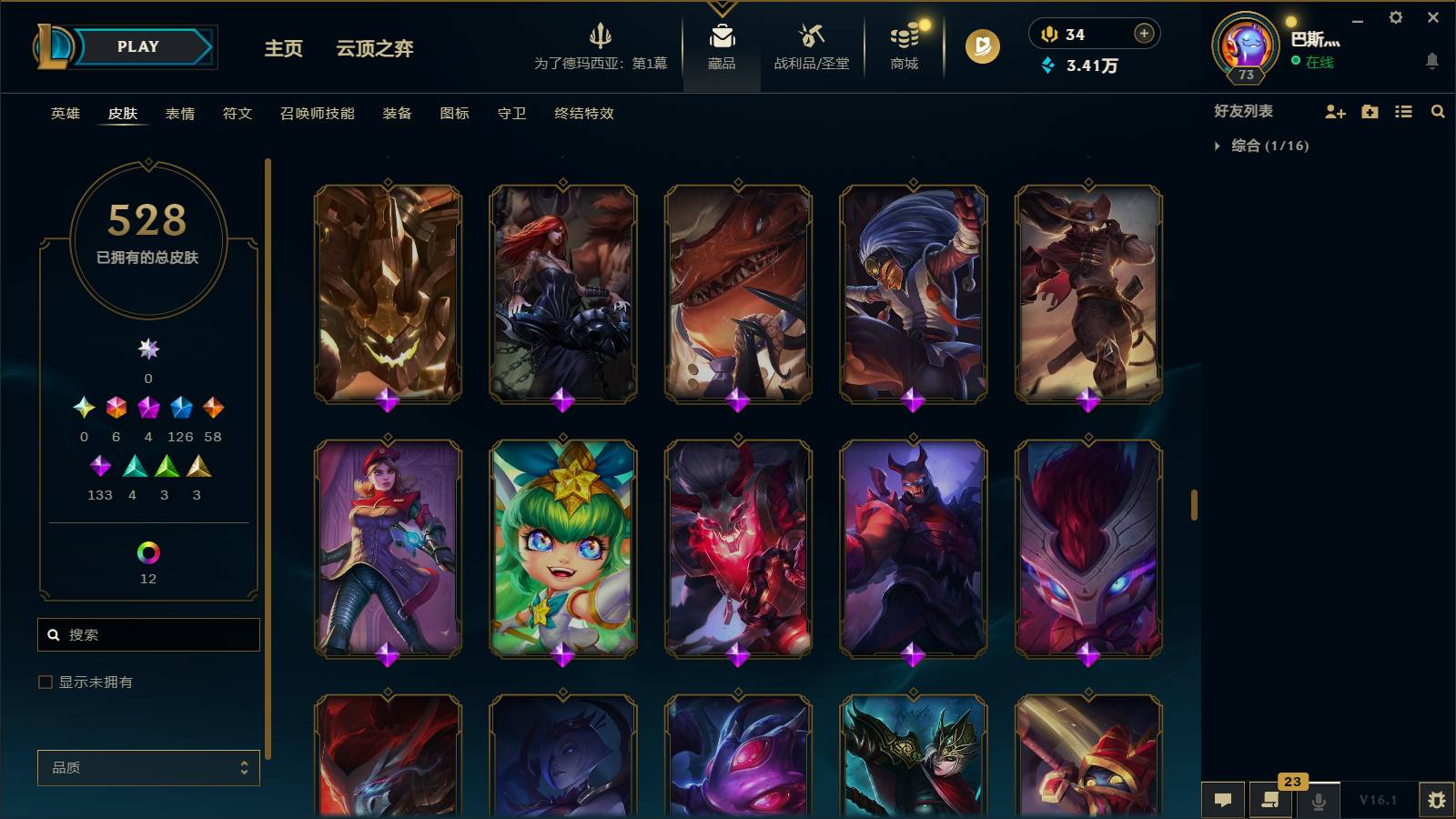Click the chroma color wheel filter icon
Image resolution: width=1456 pixels, height=819 pixels.
pos(148,551)
